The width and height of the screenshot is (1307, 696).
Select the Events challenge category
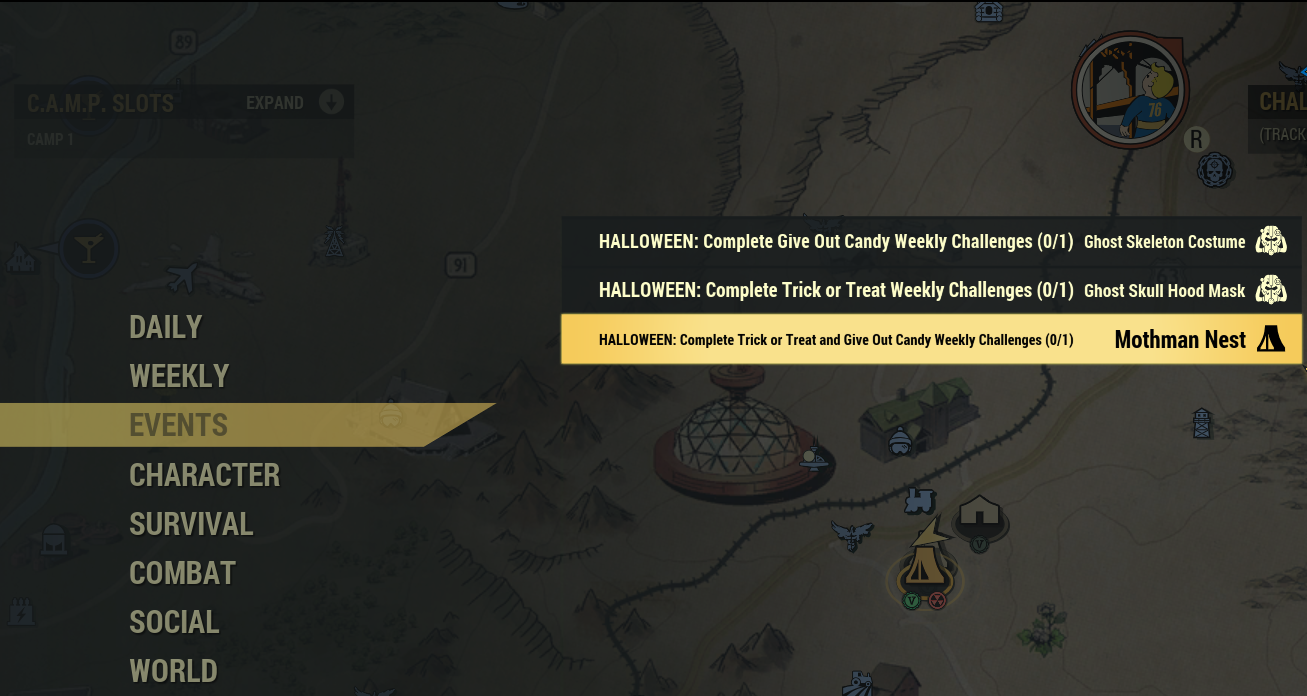point(179,425)
